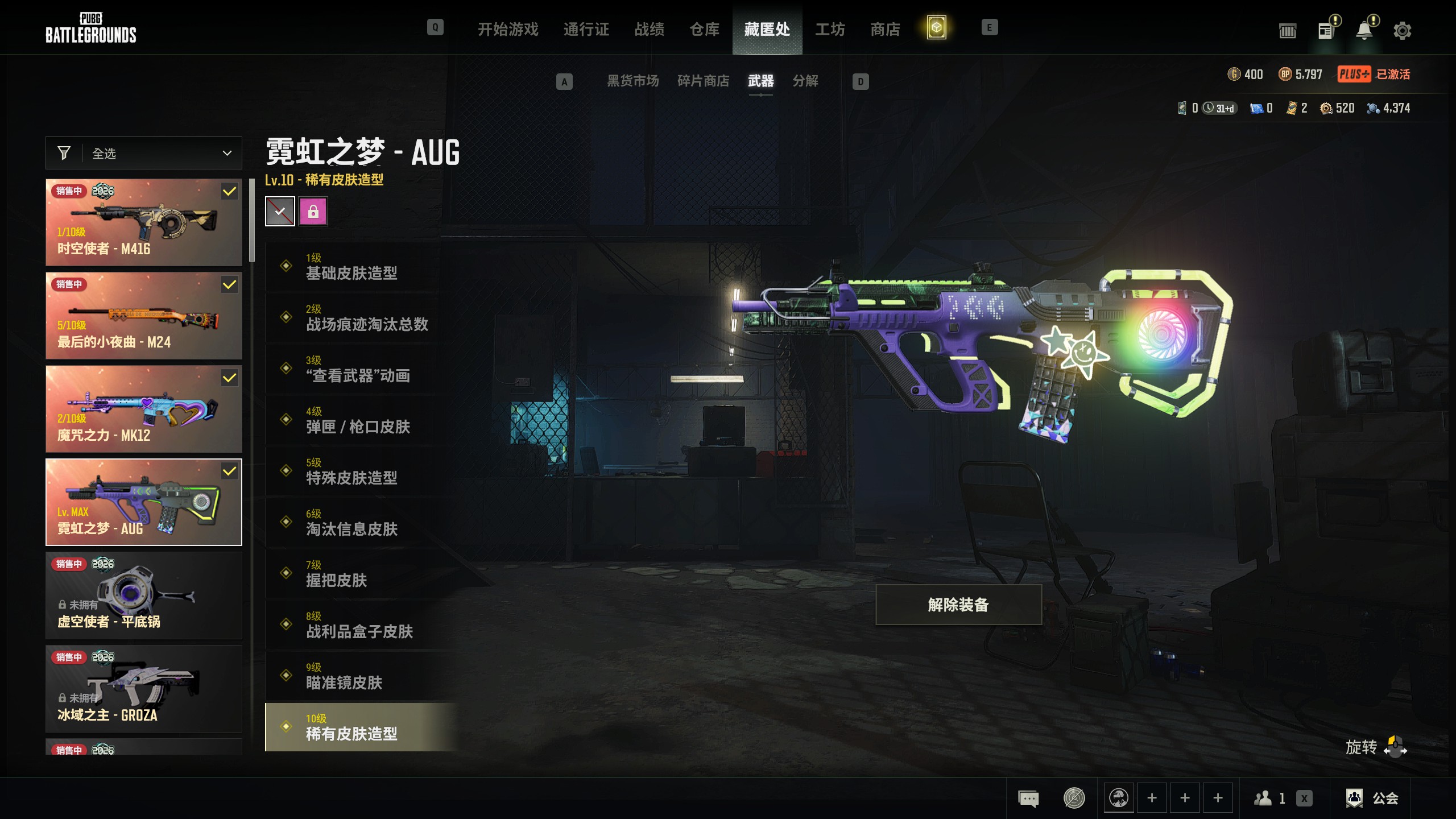Select the 时空使者 - M416 skin card
The image size is (1456, 819).
coord(144,222)
